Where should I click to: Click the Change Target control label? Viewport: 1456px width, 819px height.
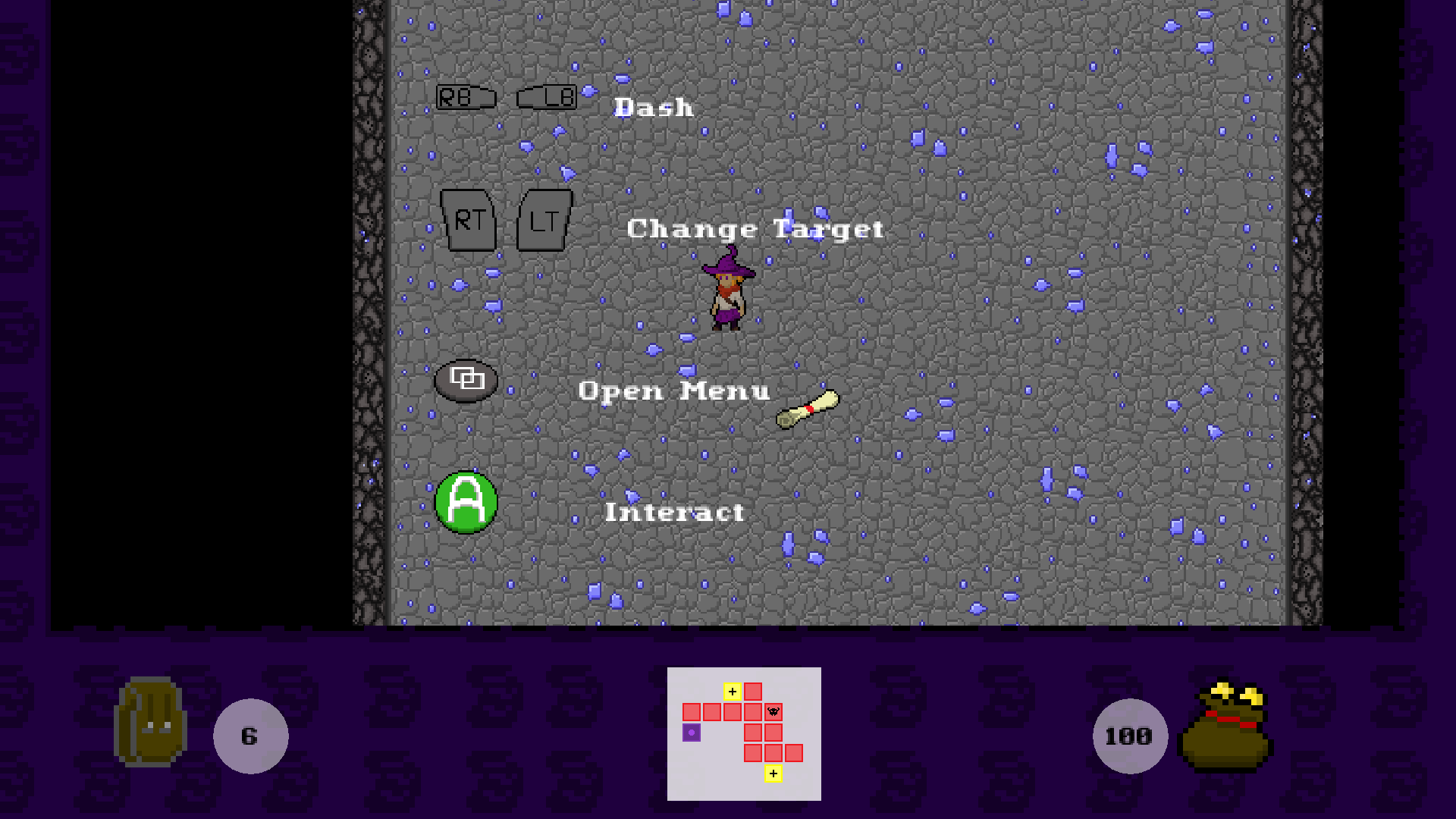(x=756, y=229)
